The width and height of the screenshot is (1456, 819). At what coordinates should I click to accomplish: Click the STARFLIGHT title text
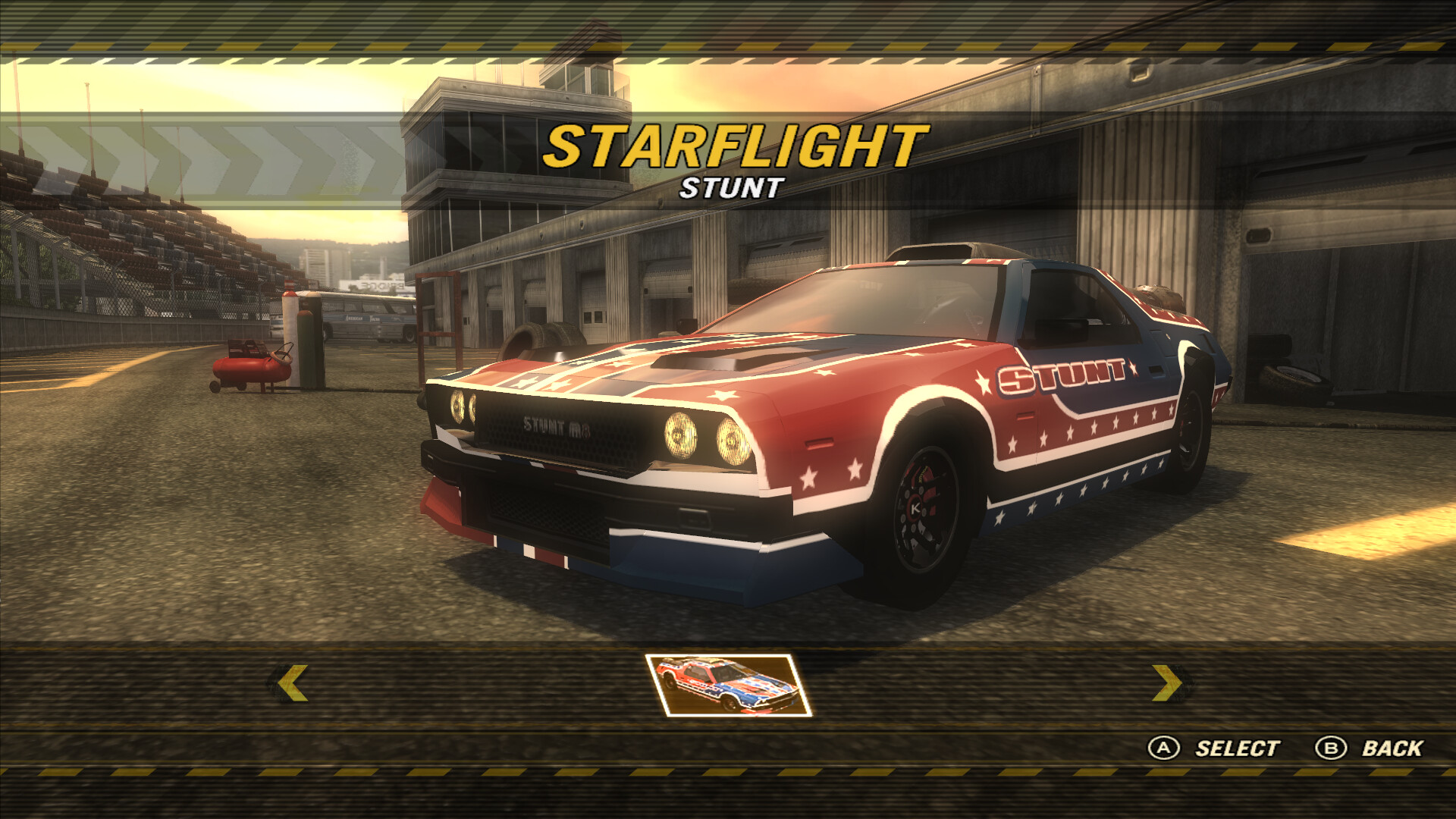730,145
